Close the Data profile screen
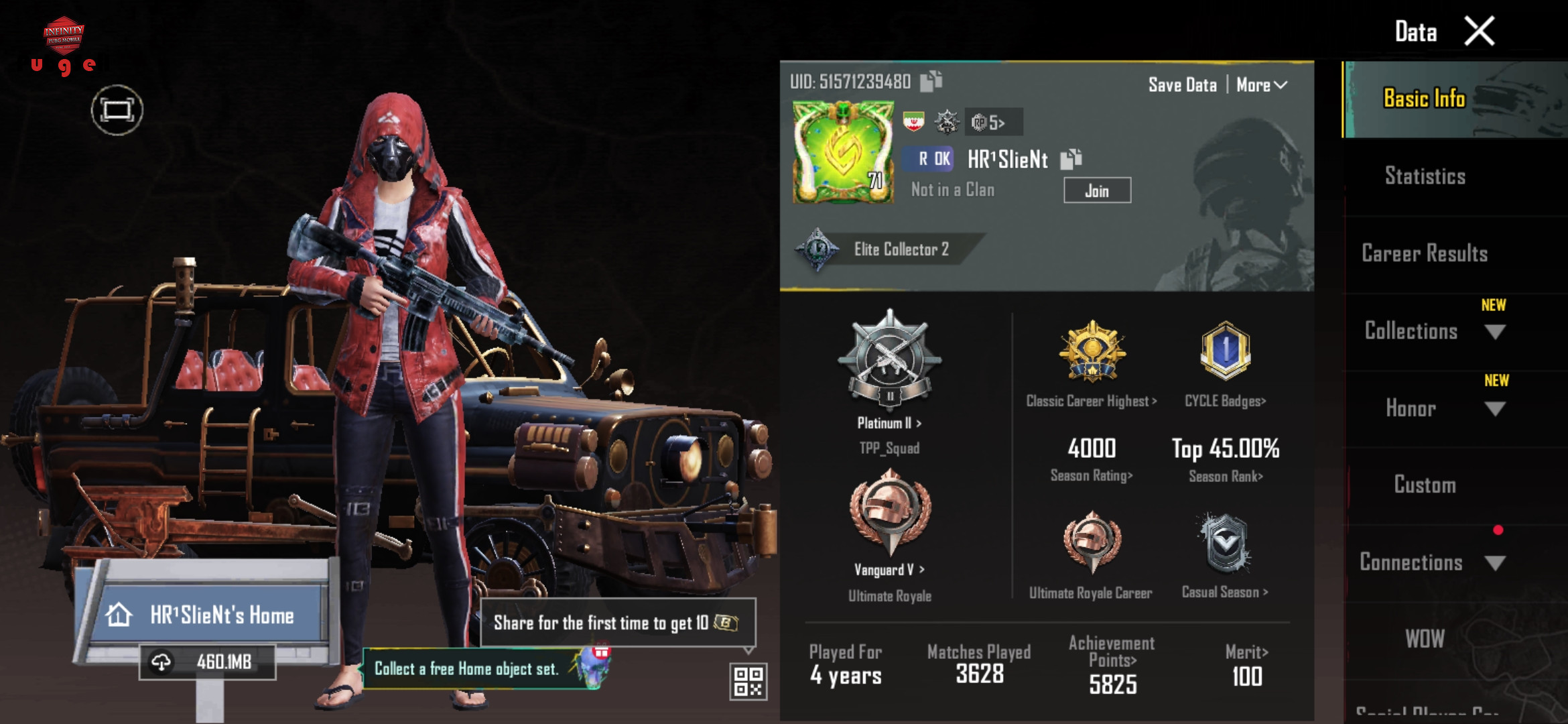 click(1480, 32)
